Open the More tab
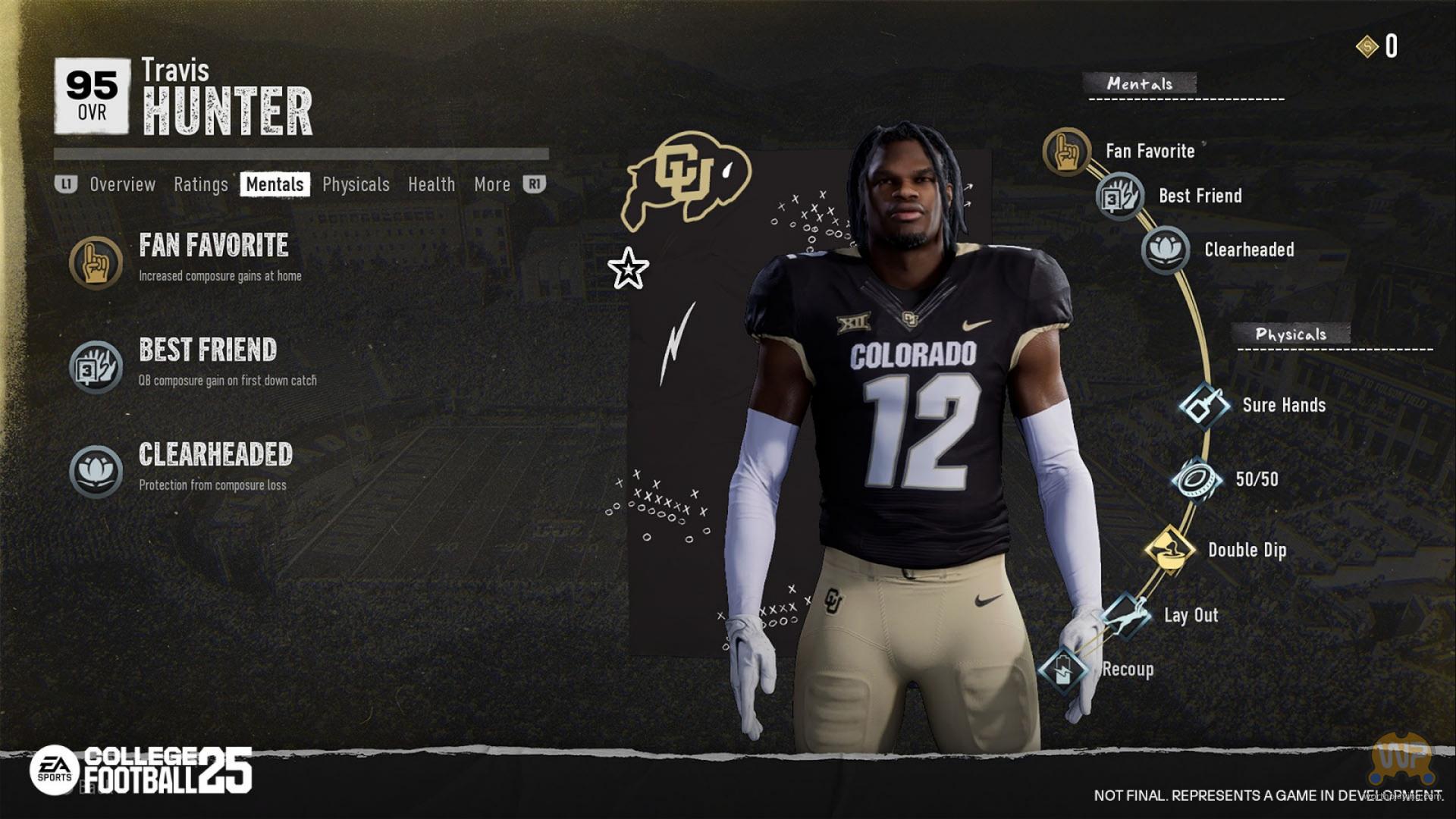1456x819 pixels. click(492, 184)
